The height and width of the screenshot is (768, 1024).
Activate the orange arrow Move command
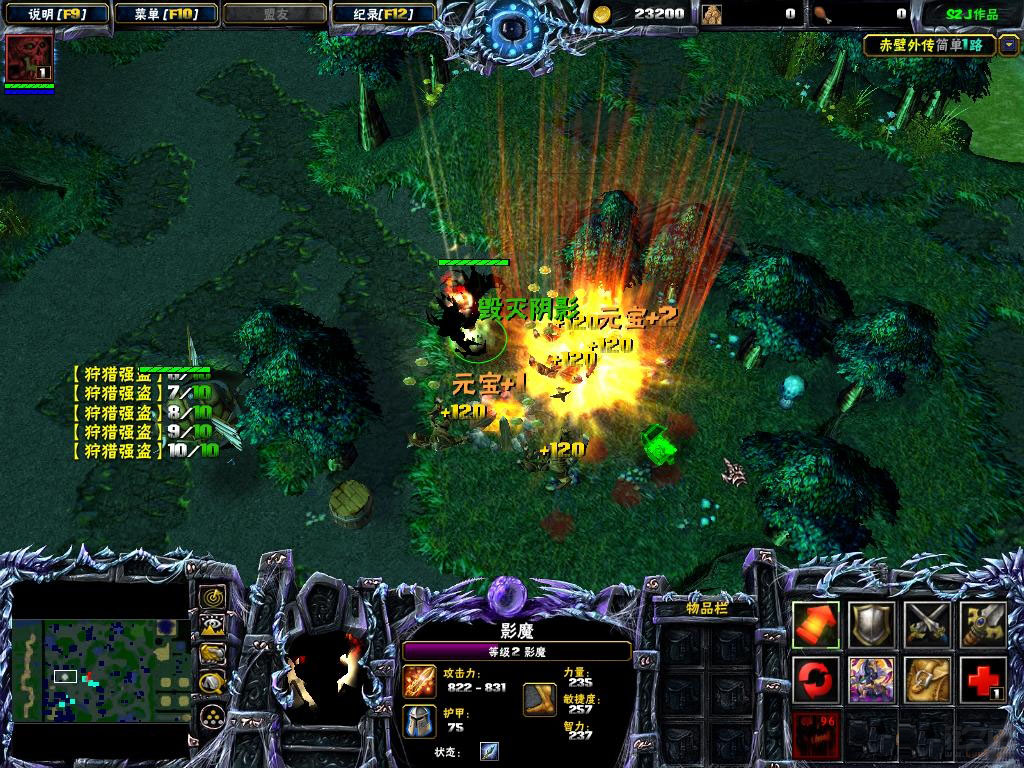pos(816,625)
